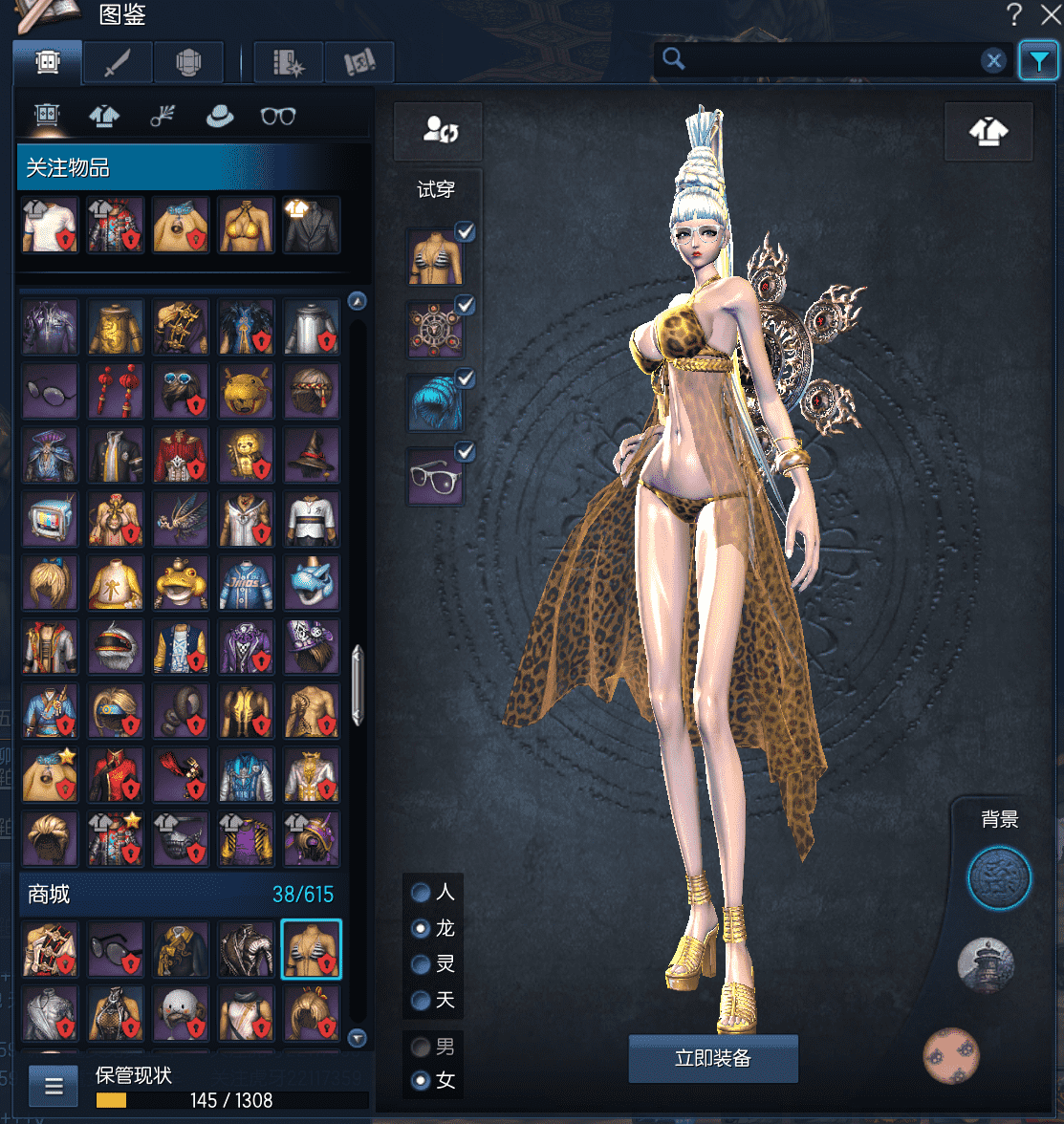Click 立即装备 to equip now
The image size is (1064, 1124).
coord(713,1058)
